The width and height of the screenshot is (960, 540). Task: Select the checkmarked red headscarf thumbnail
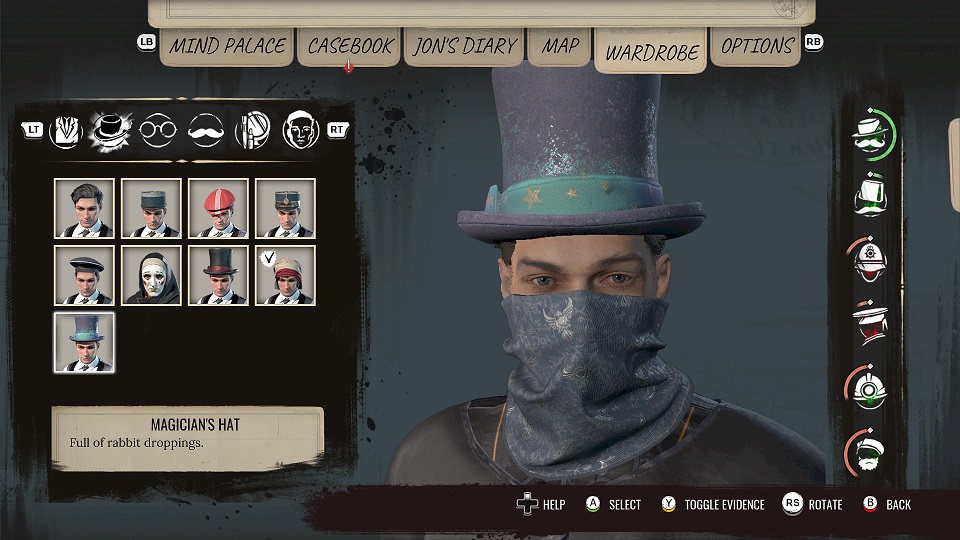tap(285, 275)
